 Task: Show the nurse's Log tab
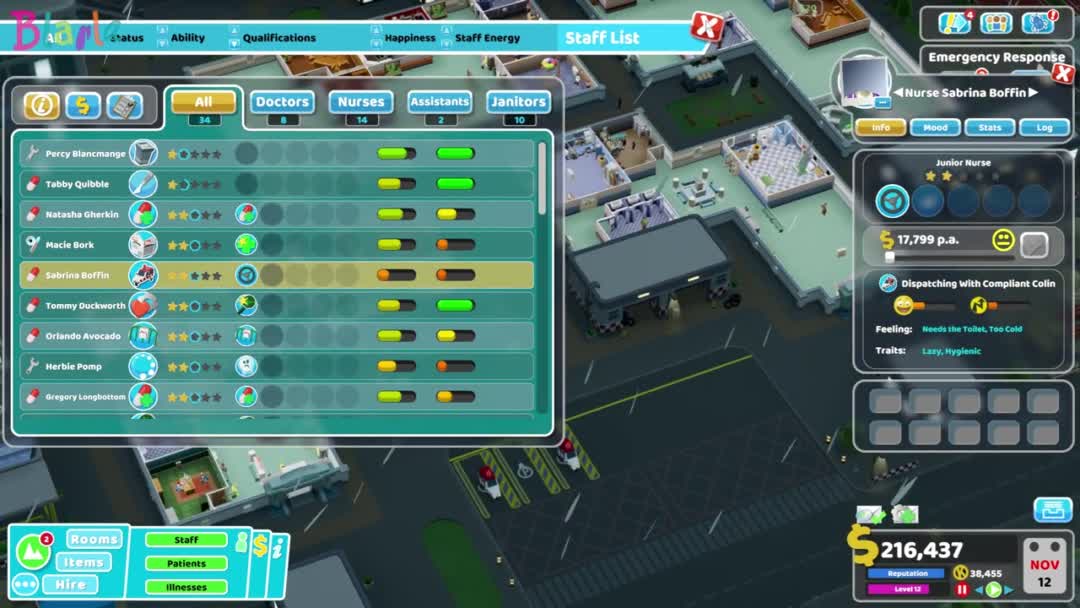(x=1044, y=128)
